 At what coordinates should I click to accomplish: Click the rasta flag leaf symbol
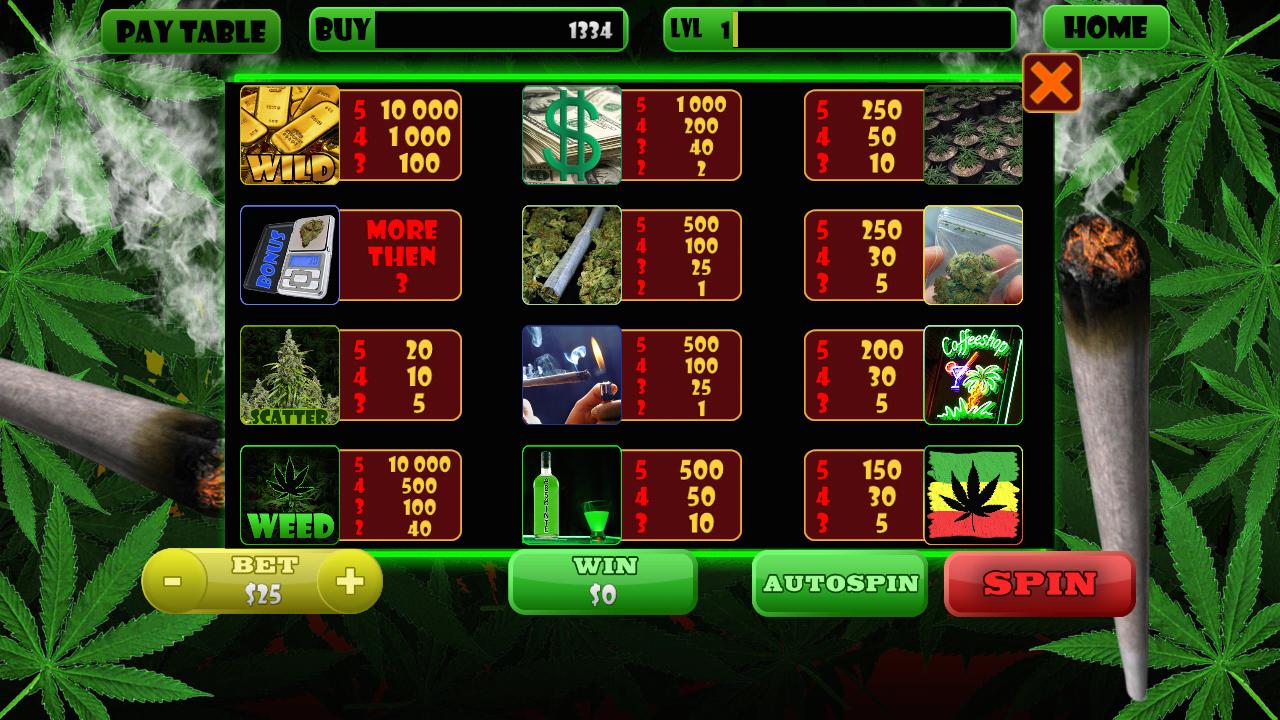coord(973,495)
